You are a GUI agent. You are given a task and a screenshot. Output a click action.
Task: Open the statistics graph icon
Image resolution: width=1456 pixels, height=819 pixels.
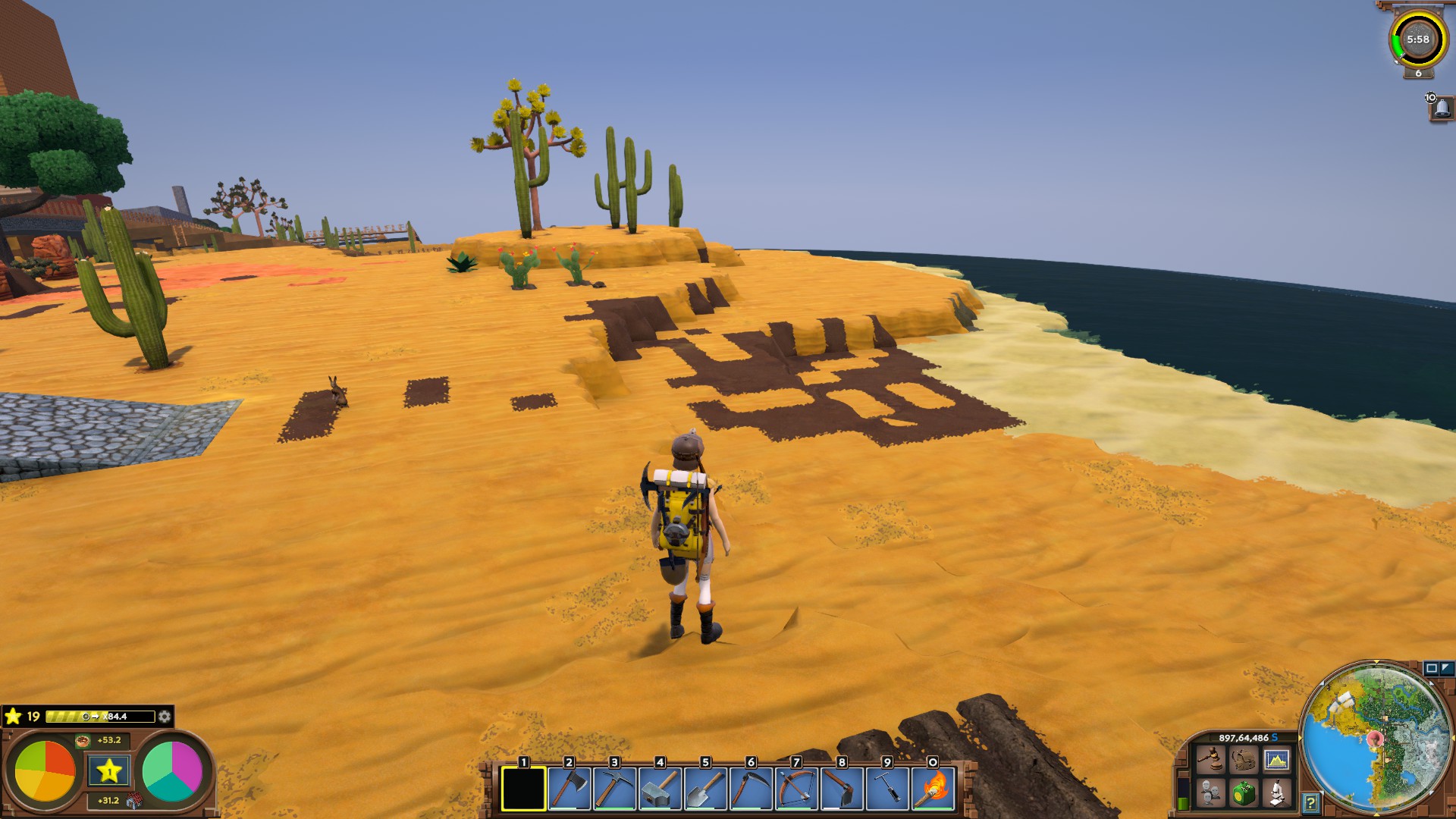(x=1277, y=759)
